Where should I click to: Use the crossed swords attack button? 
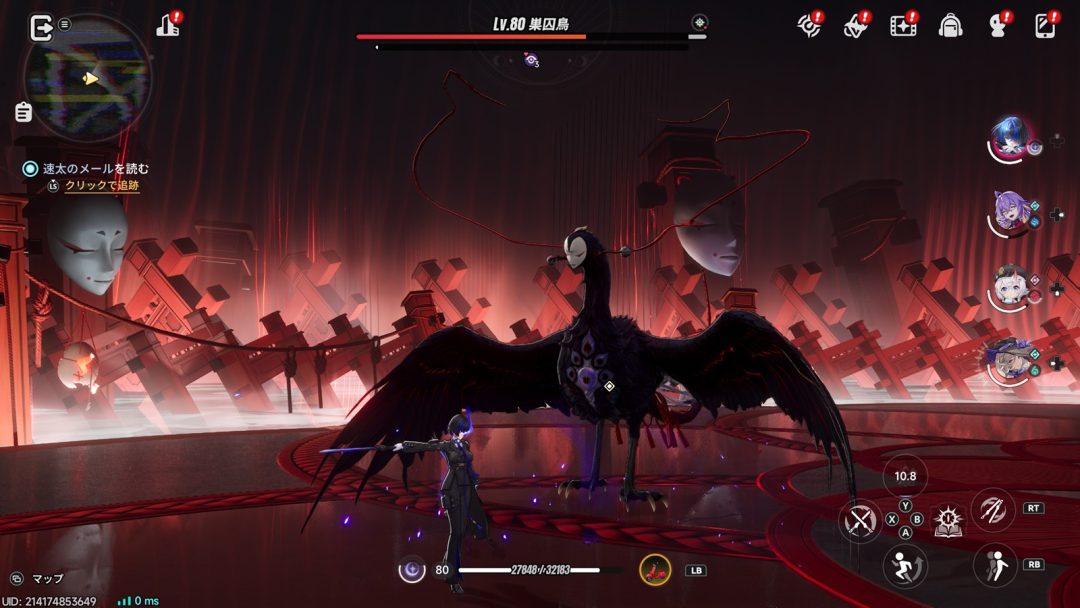(x=860, y=521)
